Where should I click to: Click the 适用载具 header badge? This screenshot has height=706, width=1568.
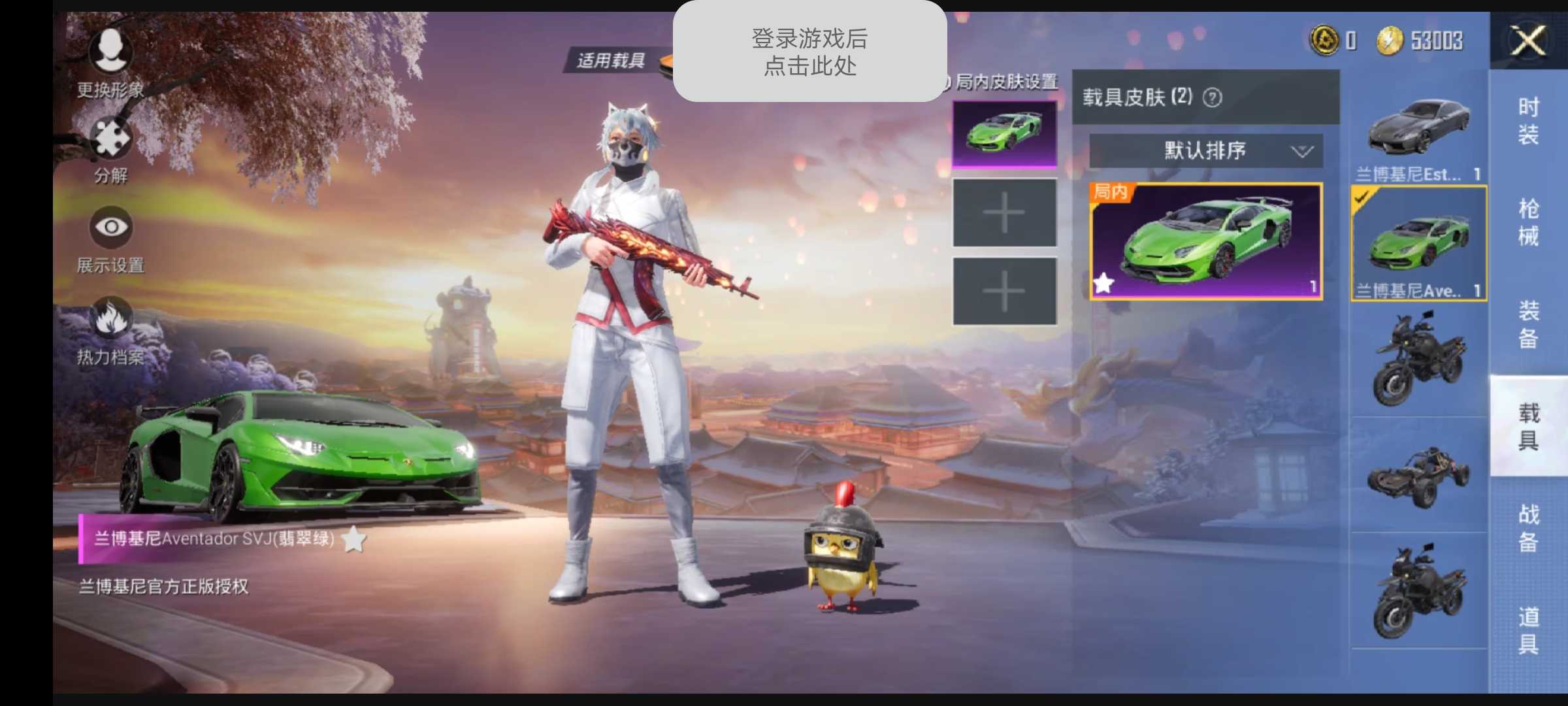point(613,60)
